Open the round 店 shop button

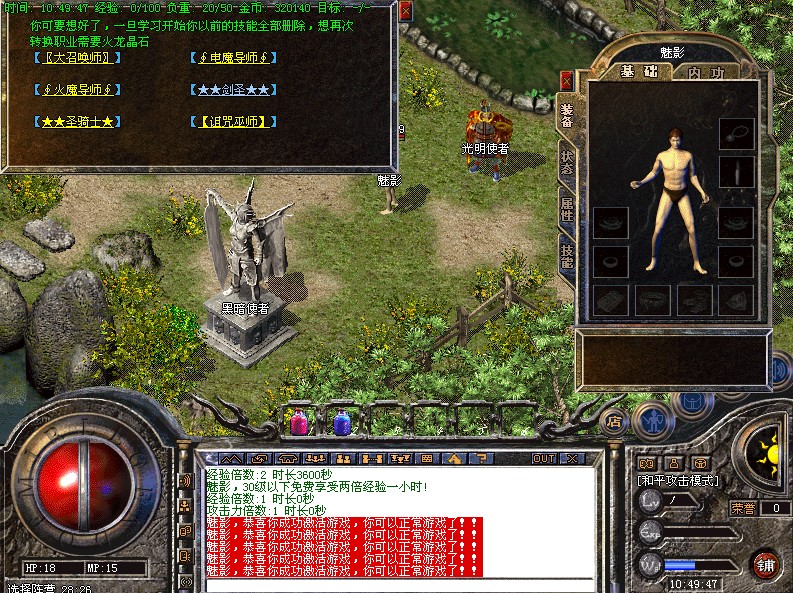click(x=615, y=421)
